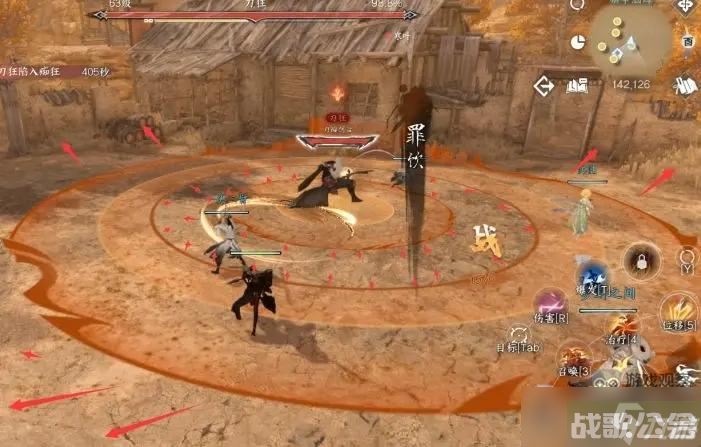Open the scroll bundle icon below the minimap
This screenshot has height=447, width=701.
(686, 86)
